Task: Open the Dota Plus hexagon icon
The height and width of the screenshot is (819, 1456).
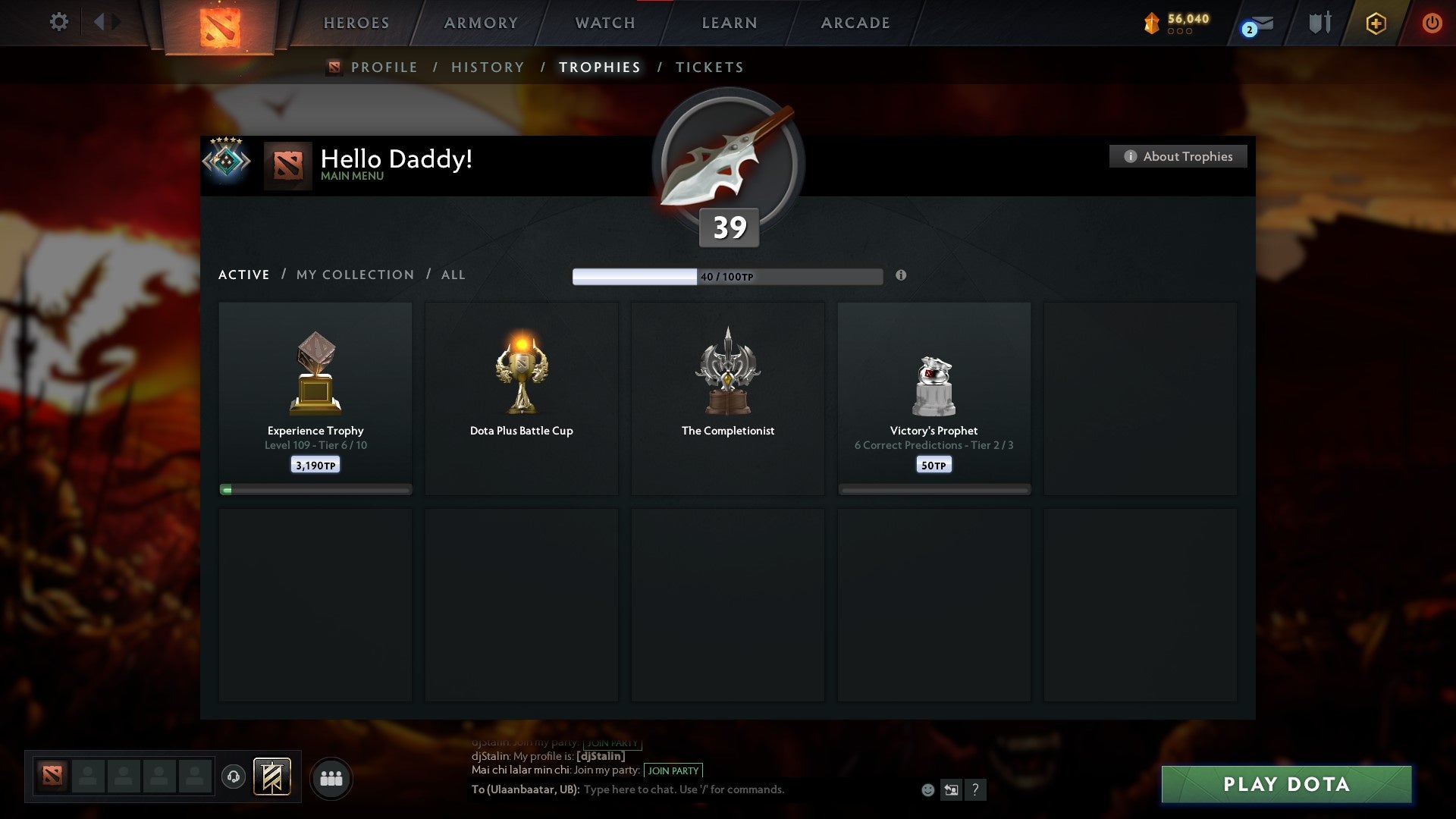Action: (x=1375, y=23)
